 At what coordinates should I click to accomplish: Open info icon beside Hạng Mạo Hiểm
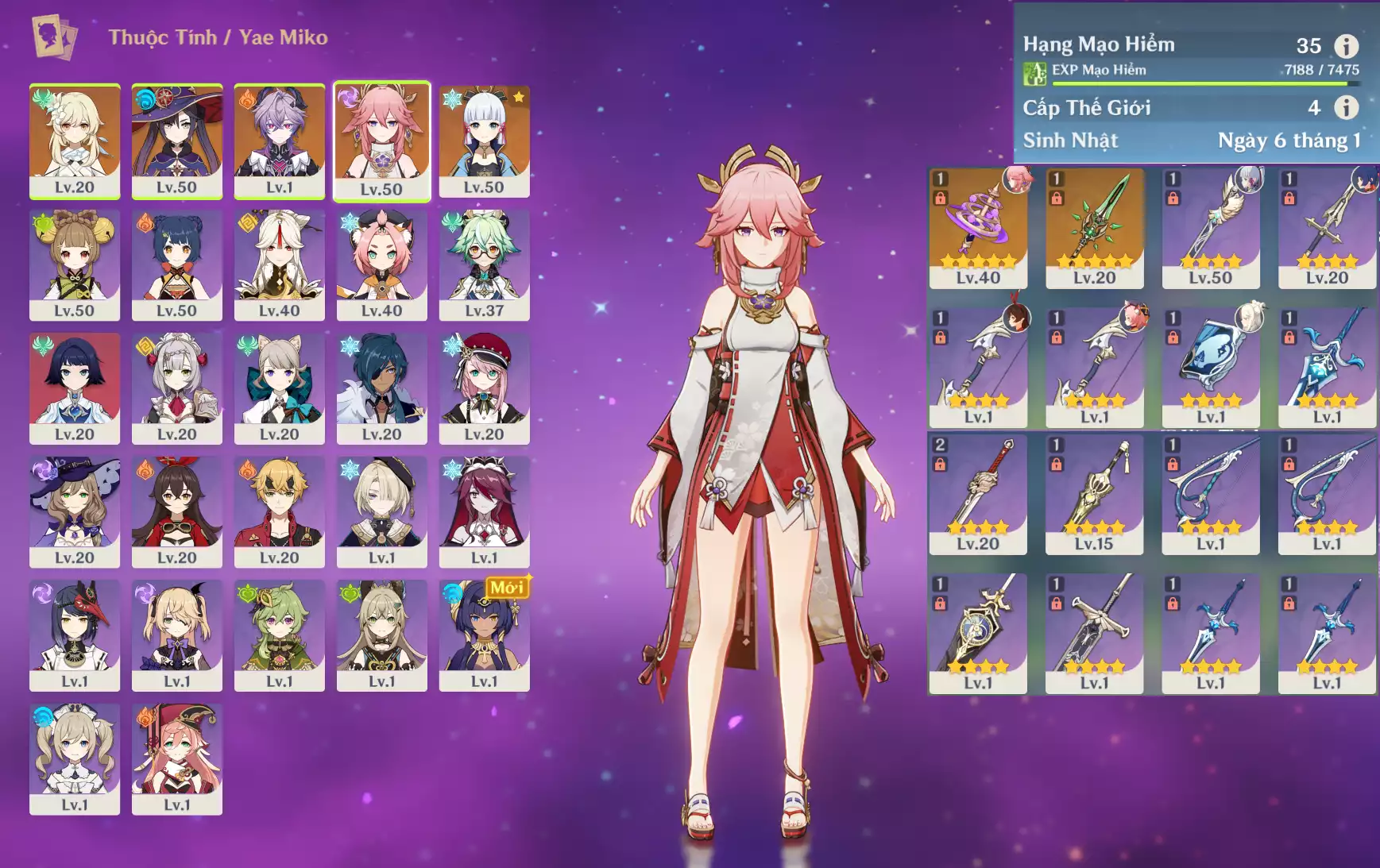(x=1346, y=46)
